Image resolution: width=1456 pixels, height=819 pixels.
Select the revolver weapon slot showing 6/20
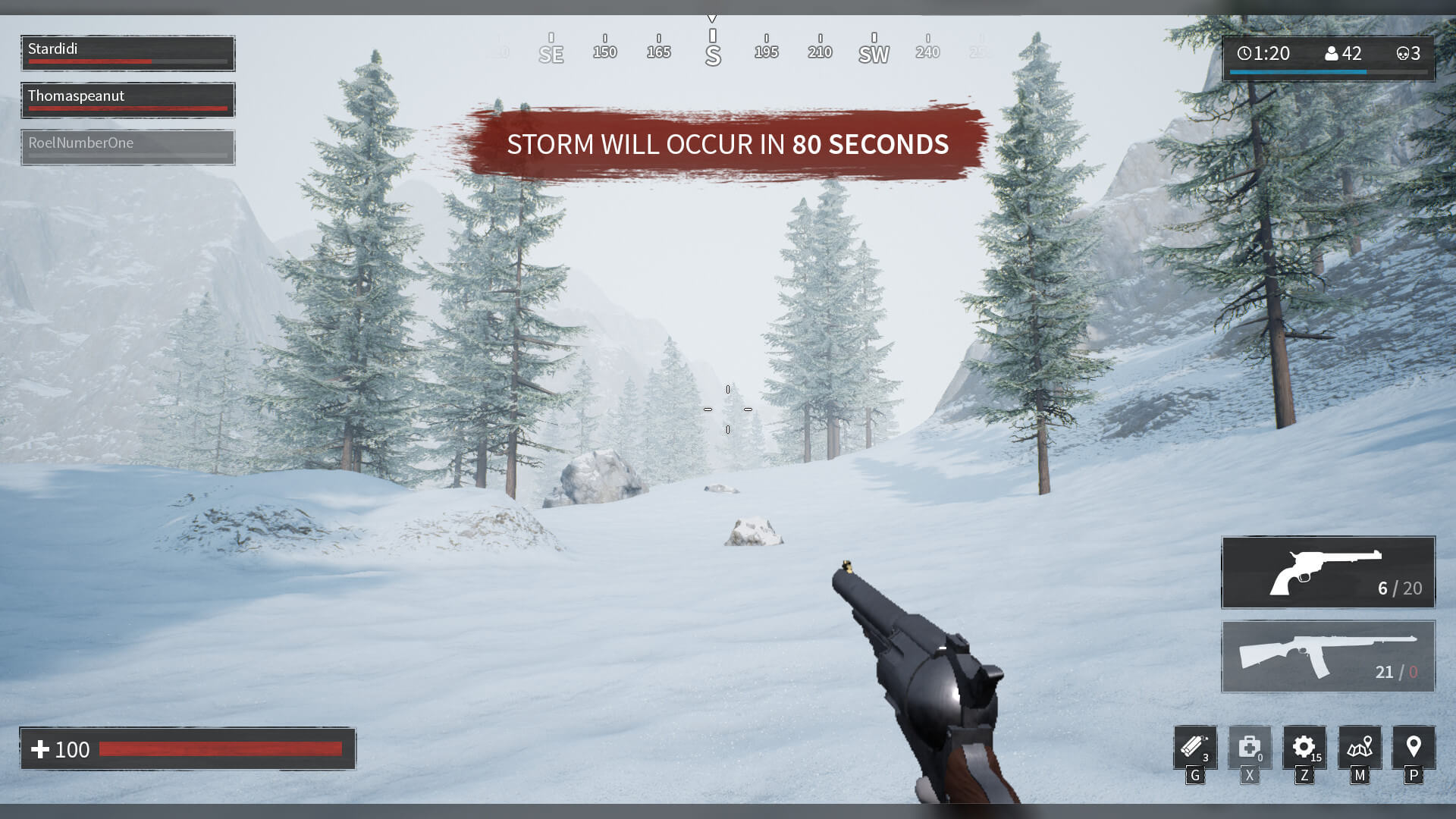(1327, 573)
